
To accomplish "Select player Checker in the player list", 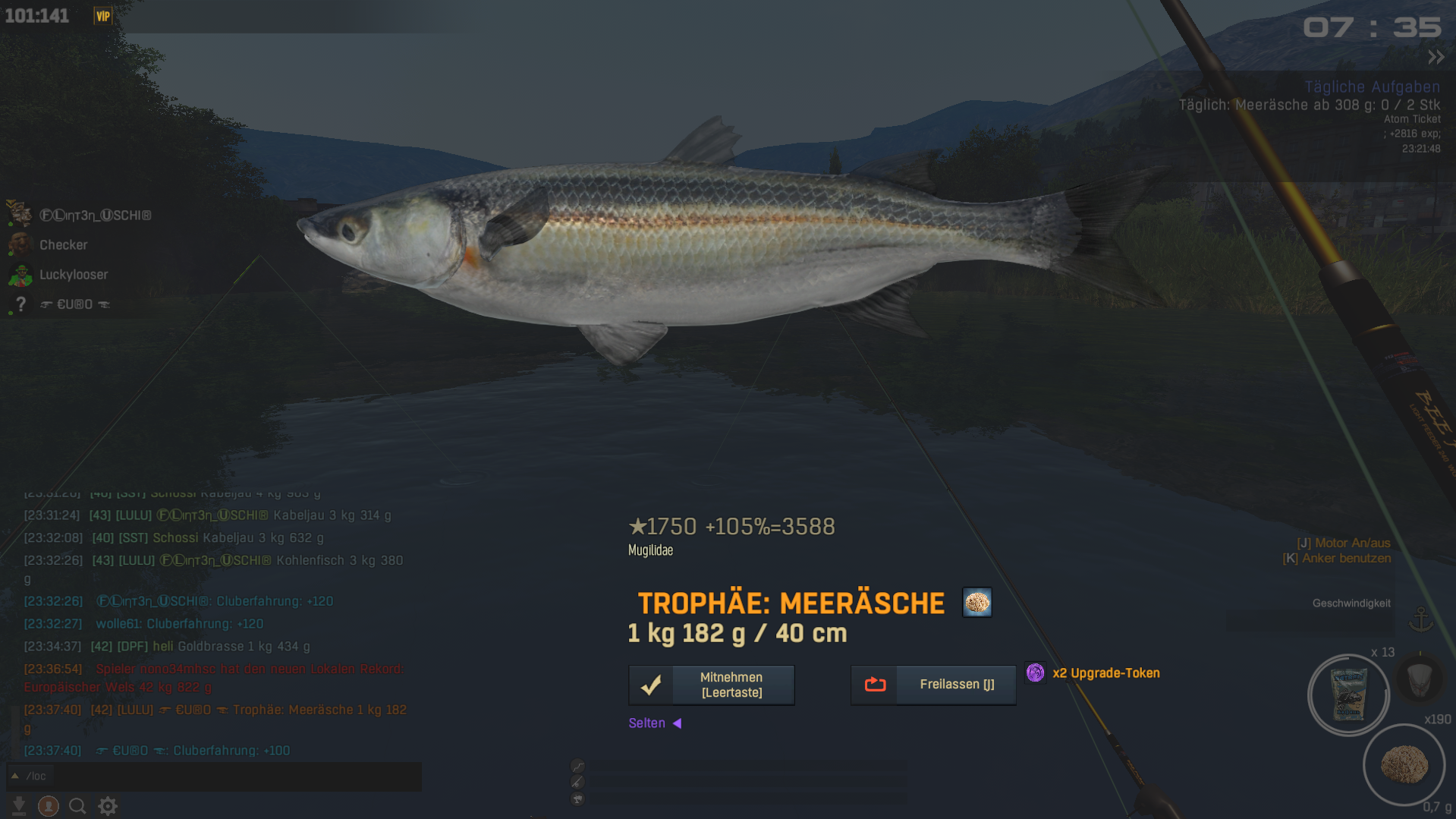I will tap(63, 245).
